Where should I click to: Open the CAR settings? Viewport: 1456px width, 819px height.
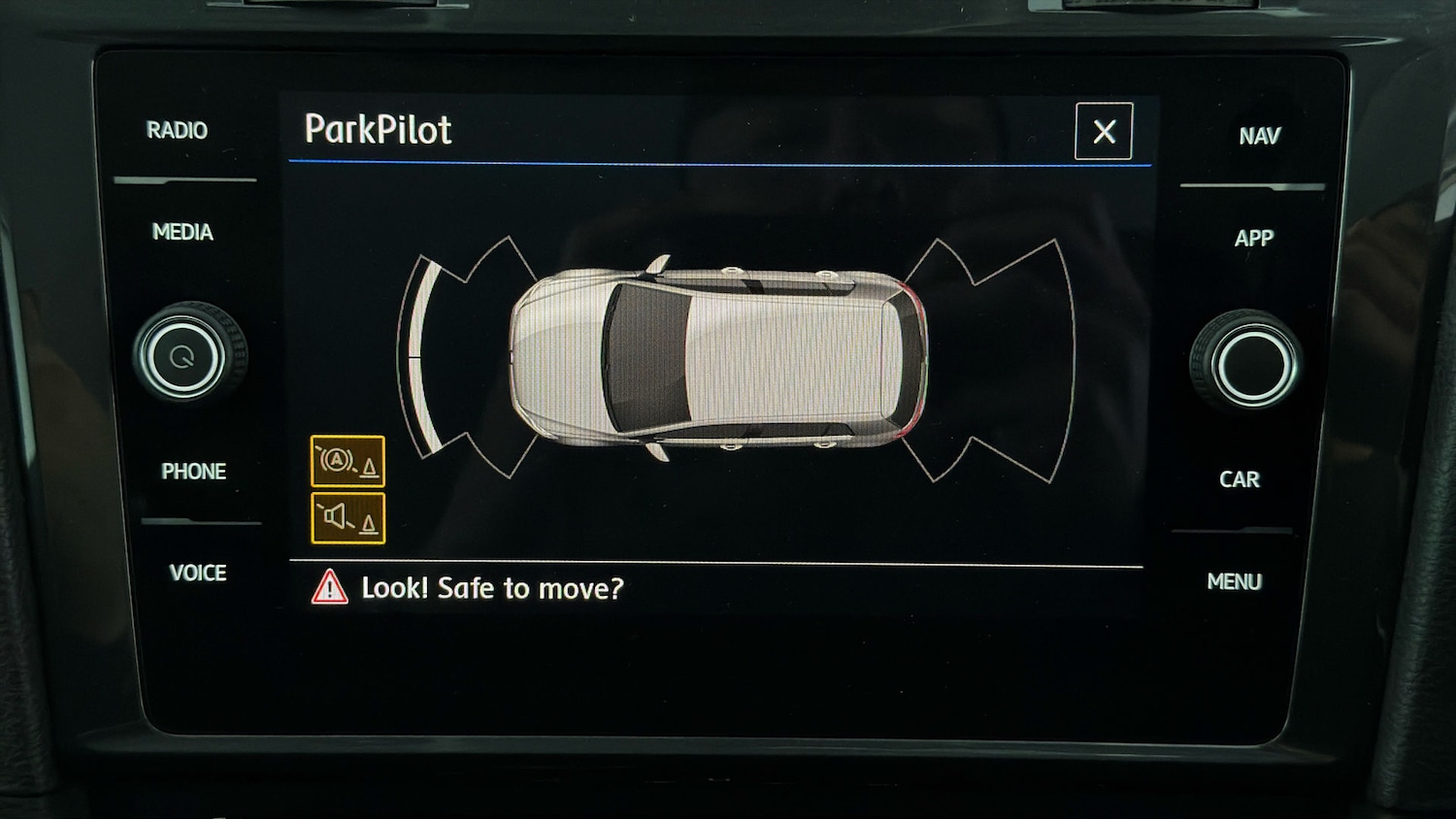(x=1239, y=479)
